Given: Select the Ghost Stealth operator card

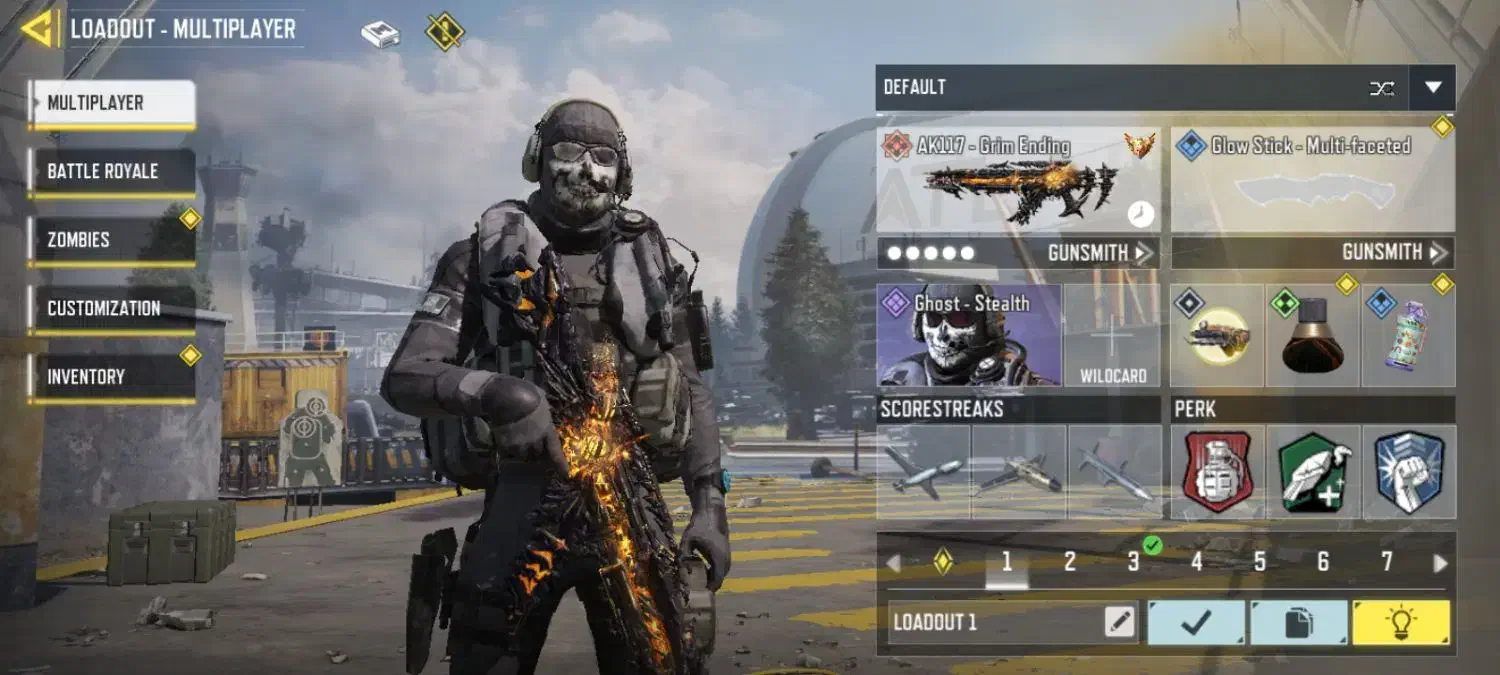Looking at the screenshot, I should coord(969,336).
